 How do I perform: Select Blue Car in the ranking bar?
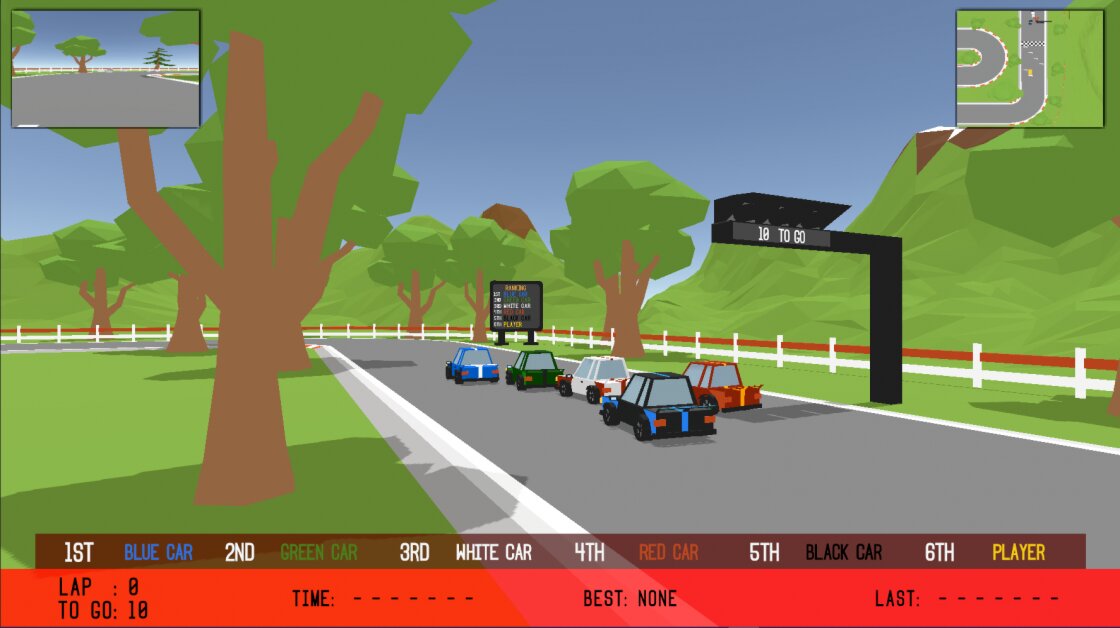(158, 552)
